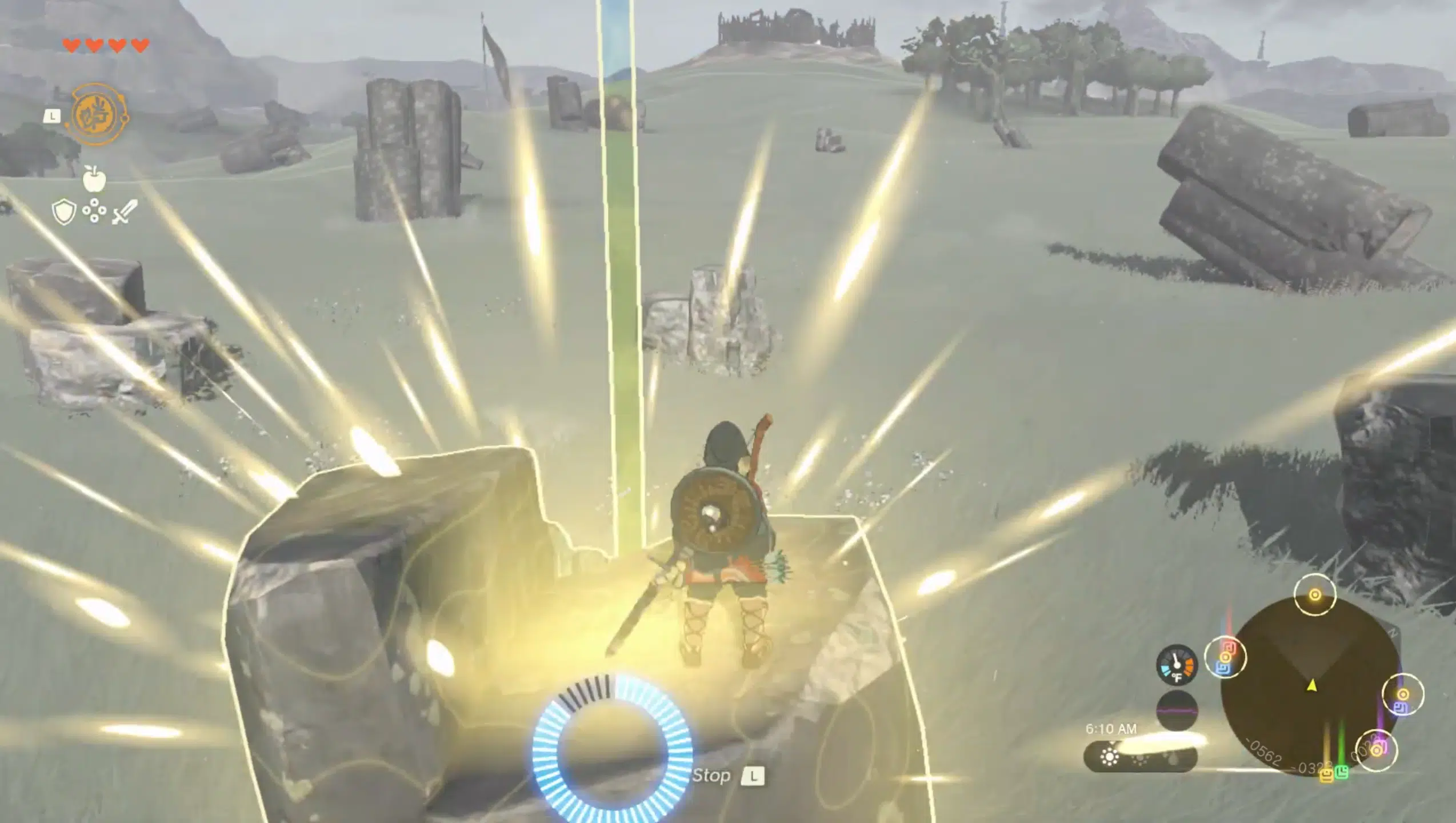Screen dimensions: 1456x823
Task: Toggle the noise detection meter
Action: pos(1177,709)
